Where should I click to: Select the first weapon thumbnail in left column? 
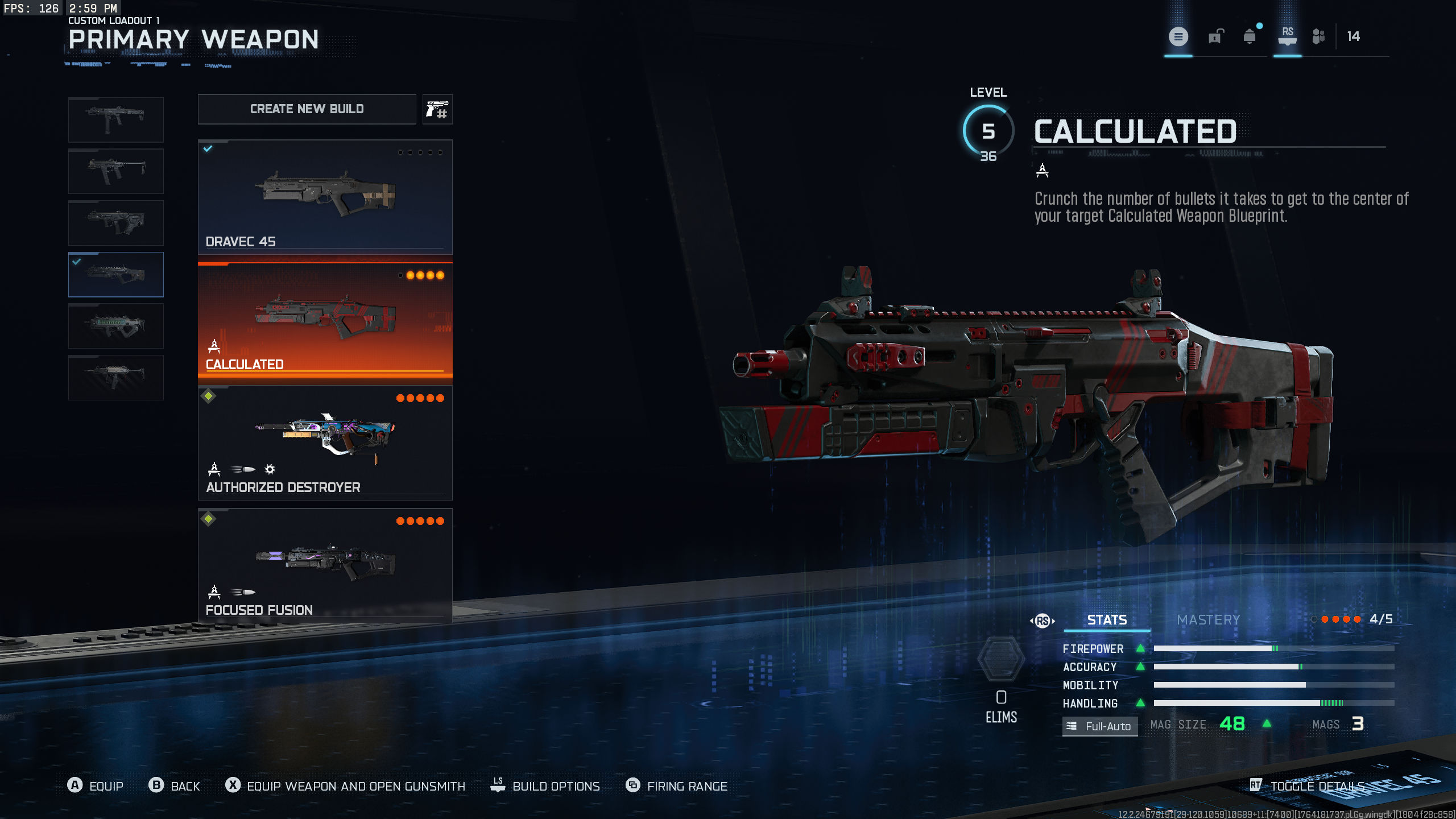pyautogui.click(x=115, y=119)
